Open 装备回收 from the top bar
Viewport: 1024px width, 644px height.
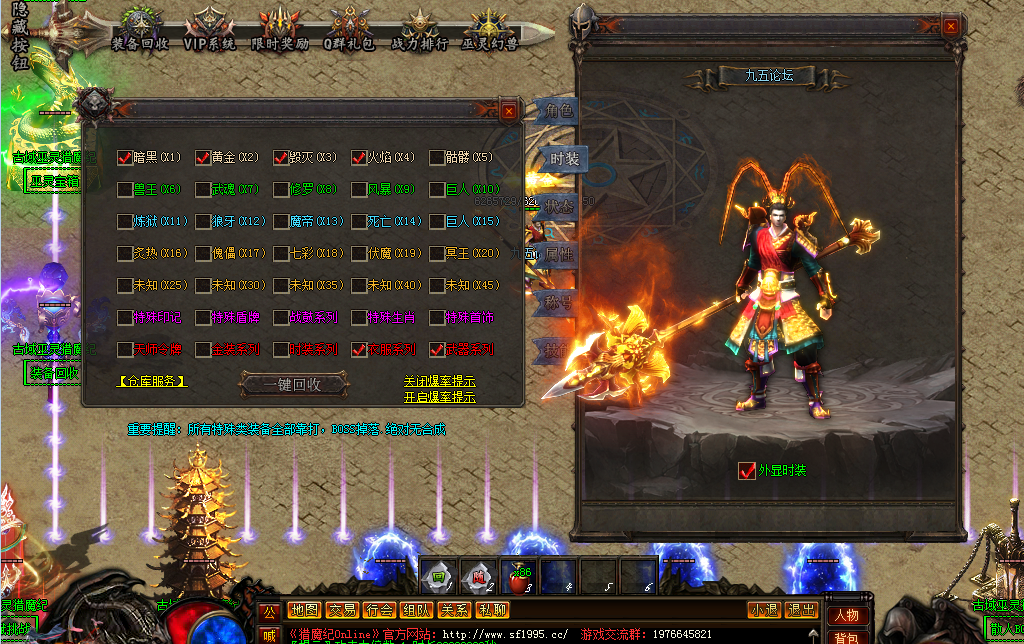140,30
